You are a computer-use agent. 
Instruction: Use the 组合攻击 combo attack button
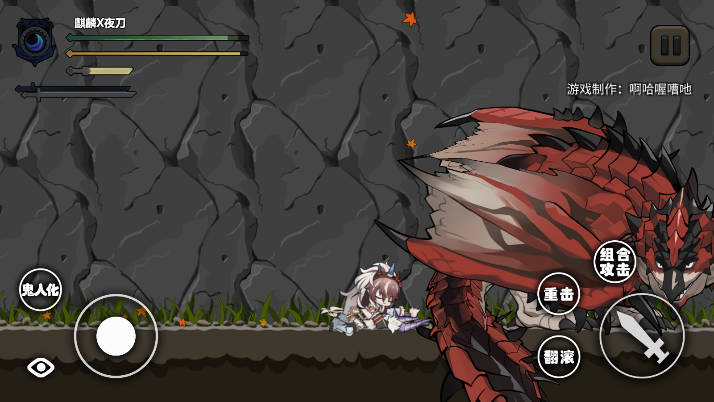point(614,262)
